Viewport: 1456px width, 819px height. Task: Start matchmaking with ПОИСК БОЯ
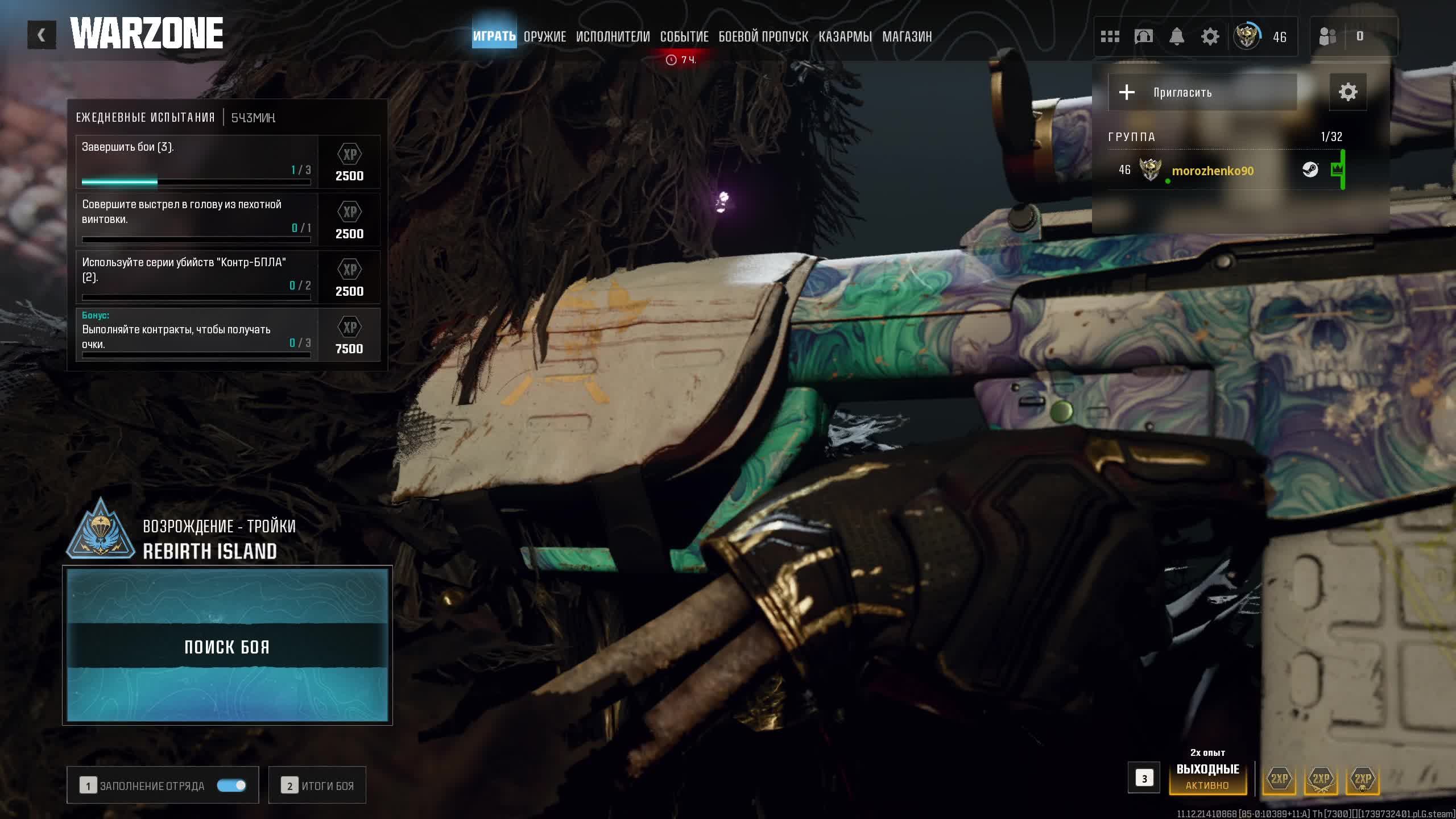pos(227,646)
